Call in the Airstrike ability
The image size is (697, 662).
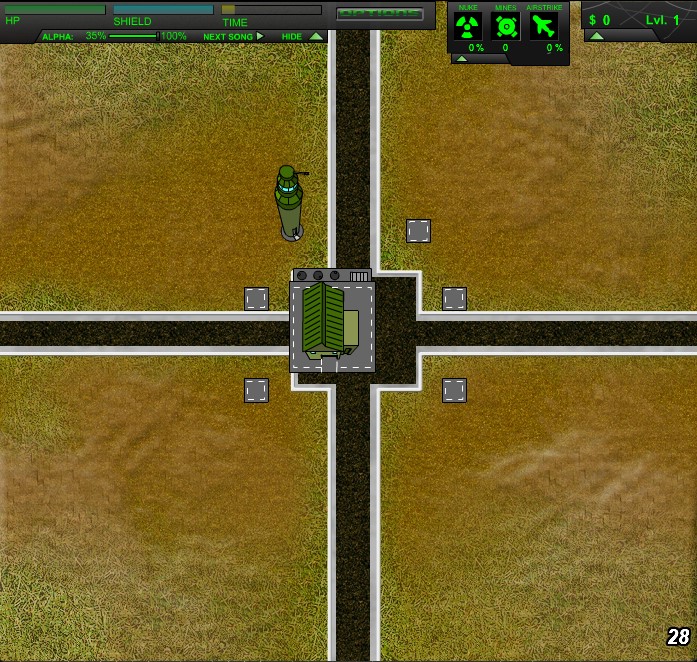tap(544, 27)
